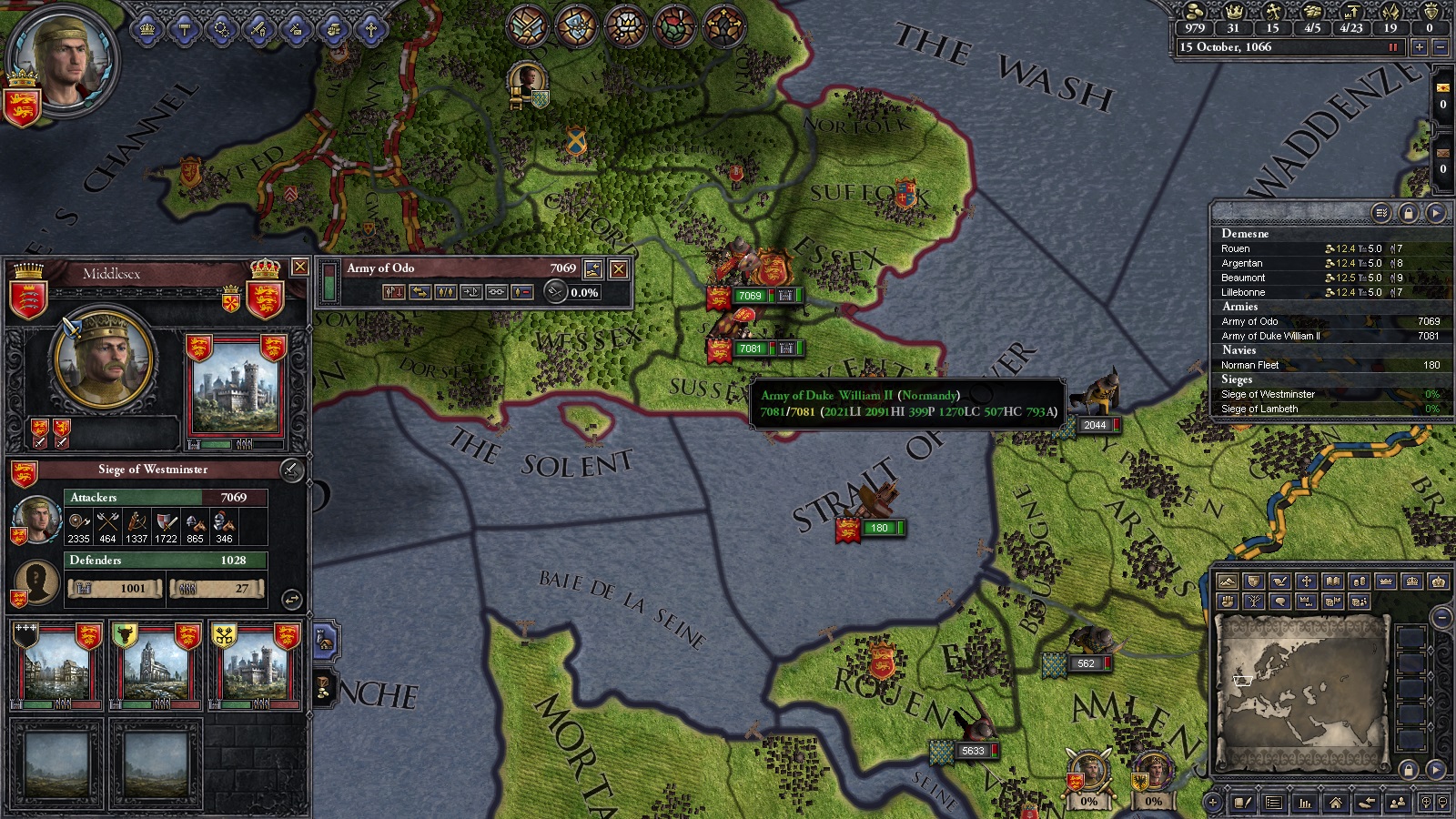This screenshot has width=1456, height=819.
Task: Open the outliner display options
Action: [x=1380, y=212]
